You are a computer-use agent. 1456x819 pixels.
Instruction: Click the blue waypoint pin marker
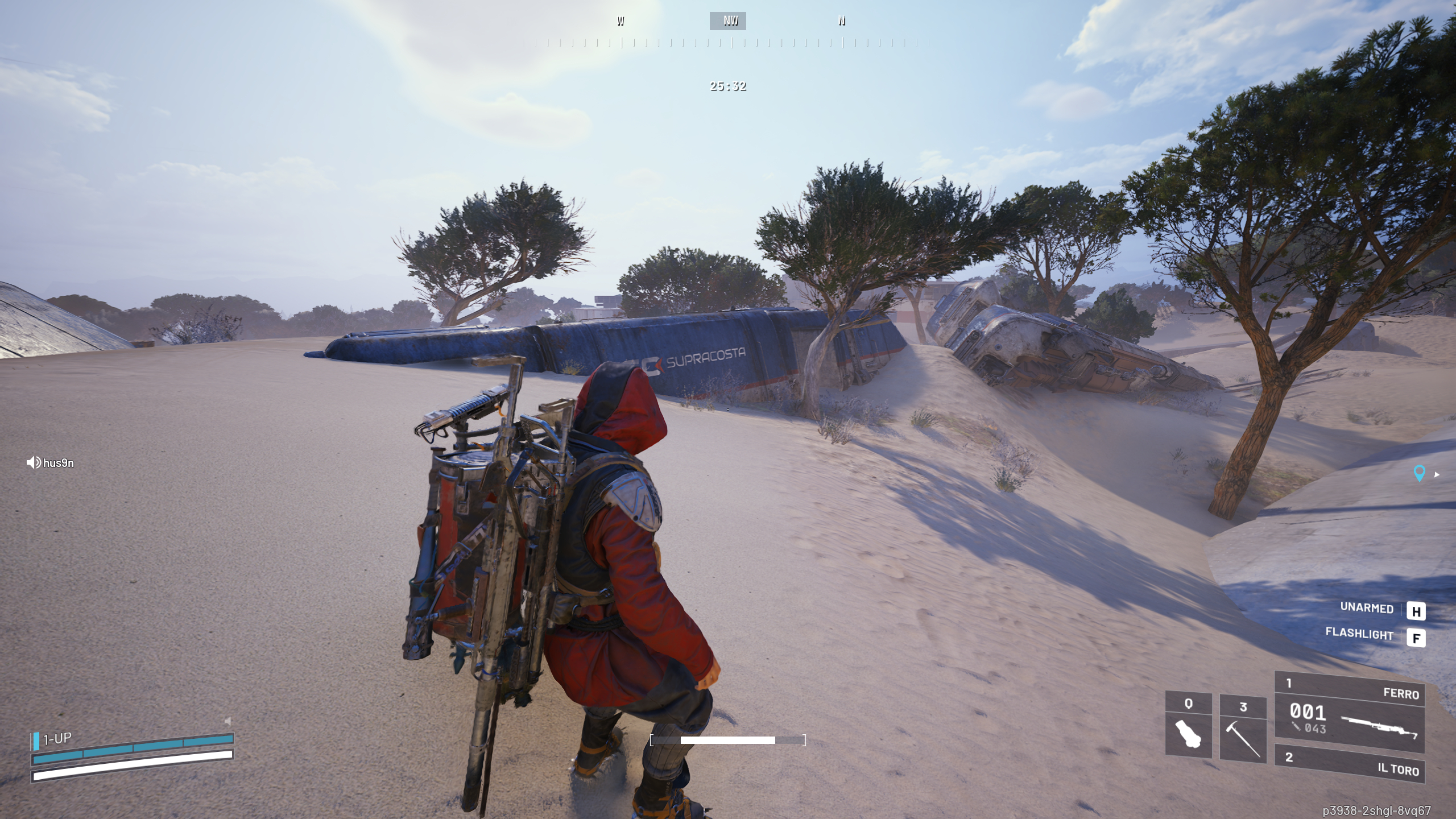click(x=1421, y=472)
